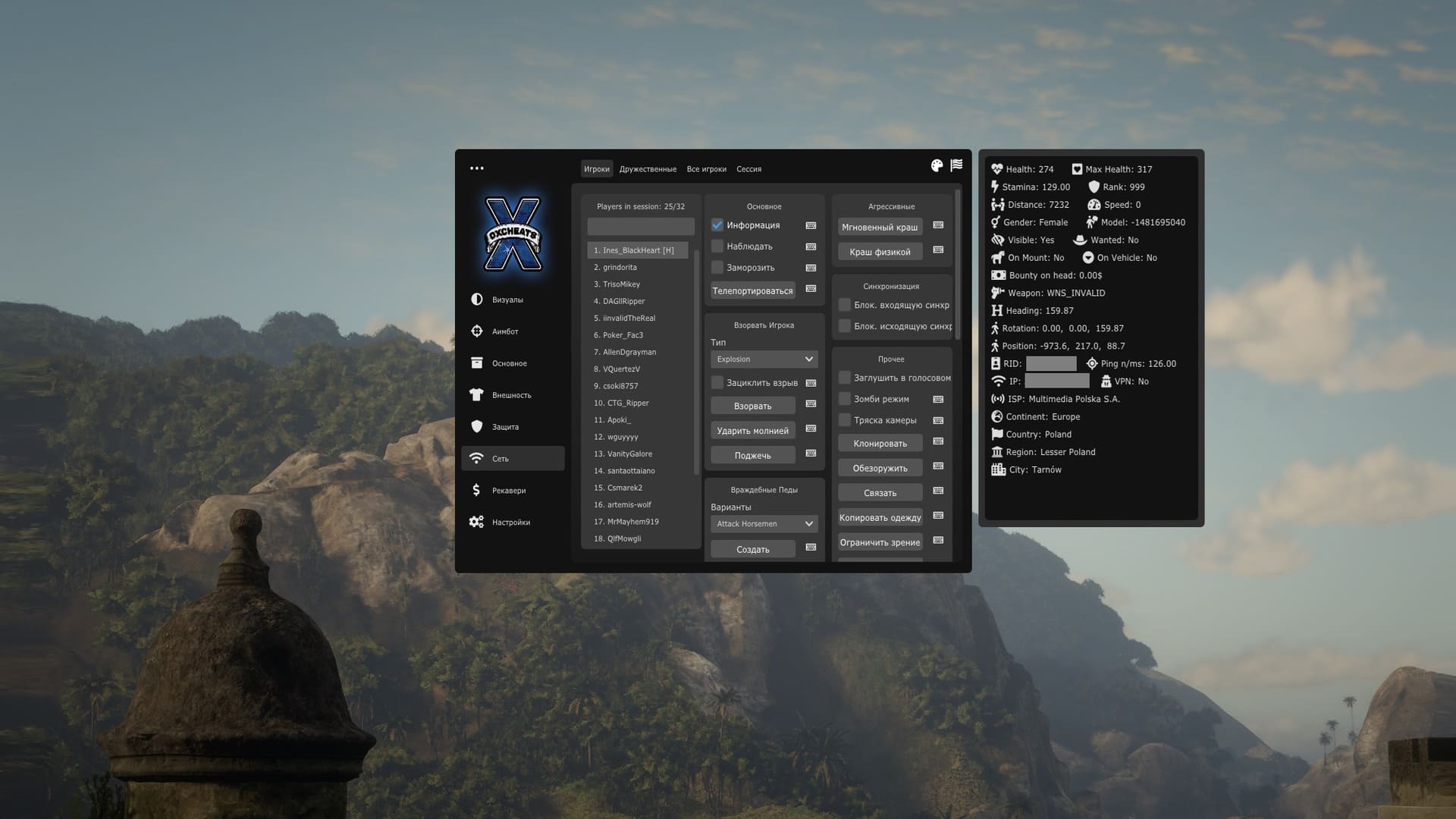Select the Сеть wifi icon
The width and height of the screenshot is (1456, 819).
pos(477,458)
